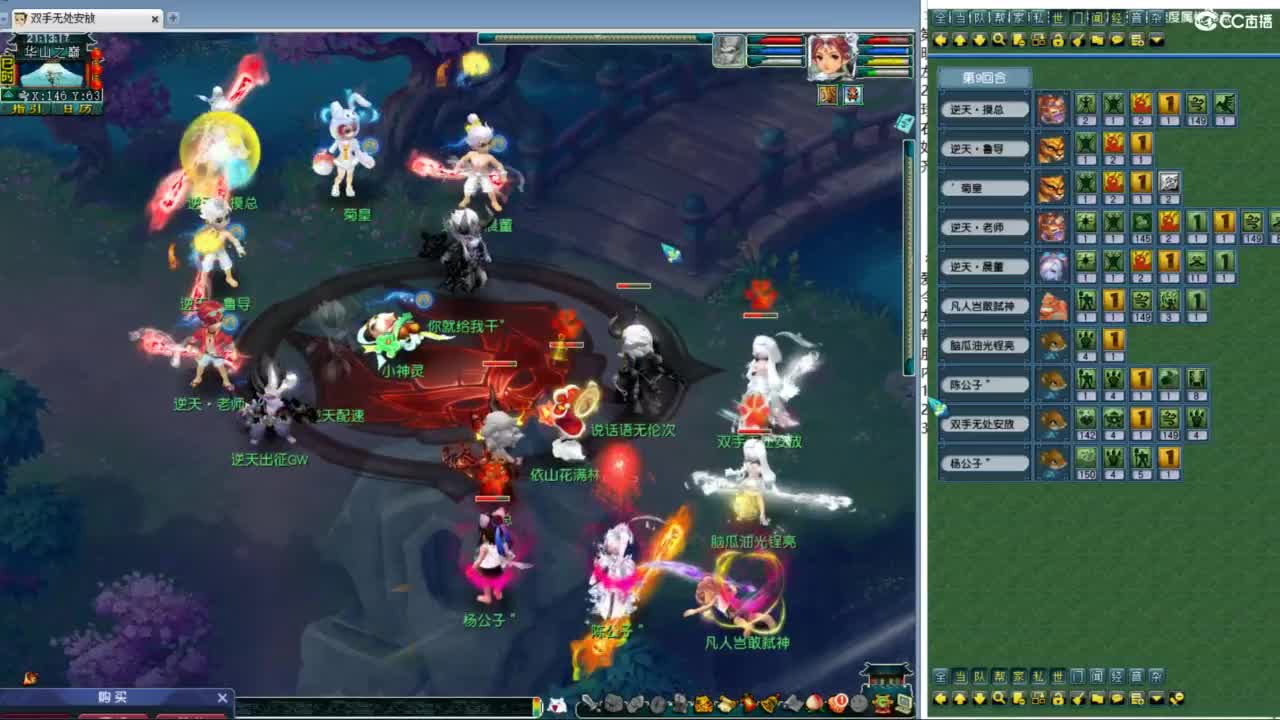The width and height of the screenshot is (1280, 720).
Task: Select the magnifier search icon in the chat toolbar
Action: click(x=1000, y=40)
